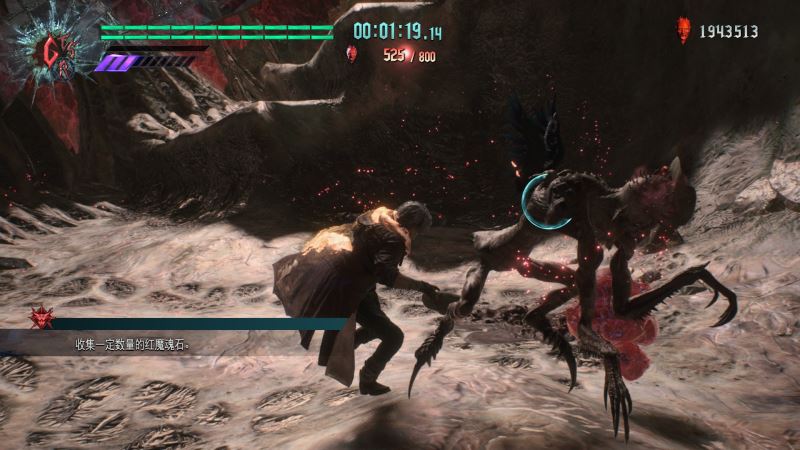Click the red orb currency icon
Screen dimensions: 800x450
click(x=684, y=30)
